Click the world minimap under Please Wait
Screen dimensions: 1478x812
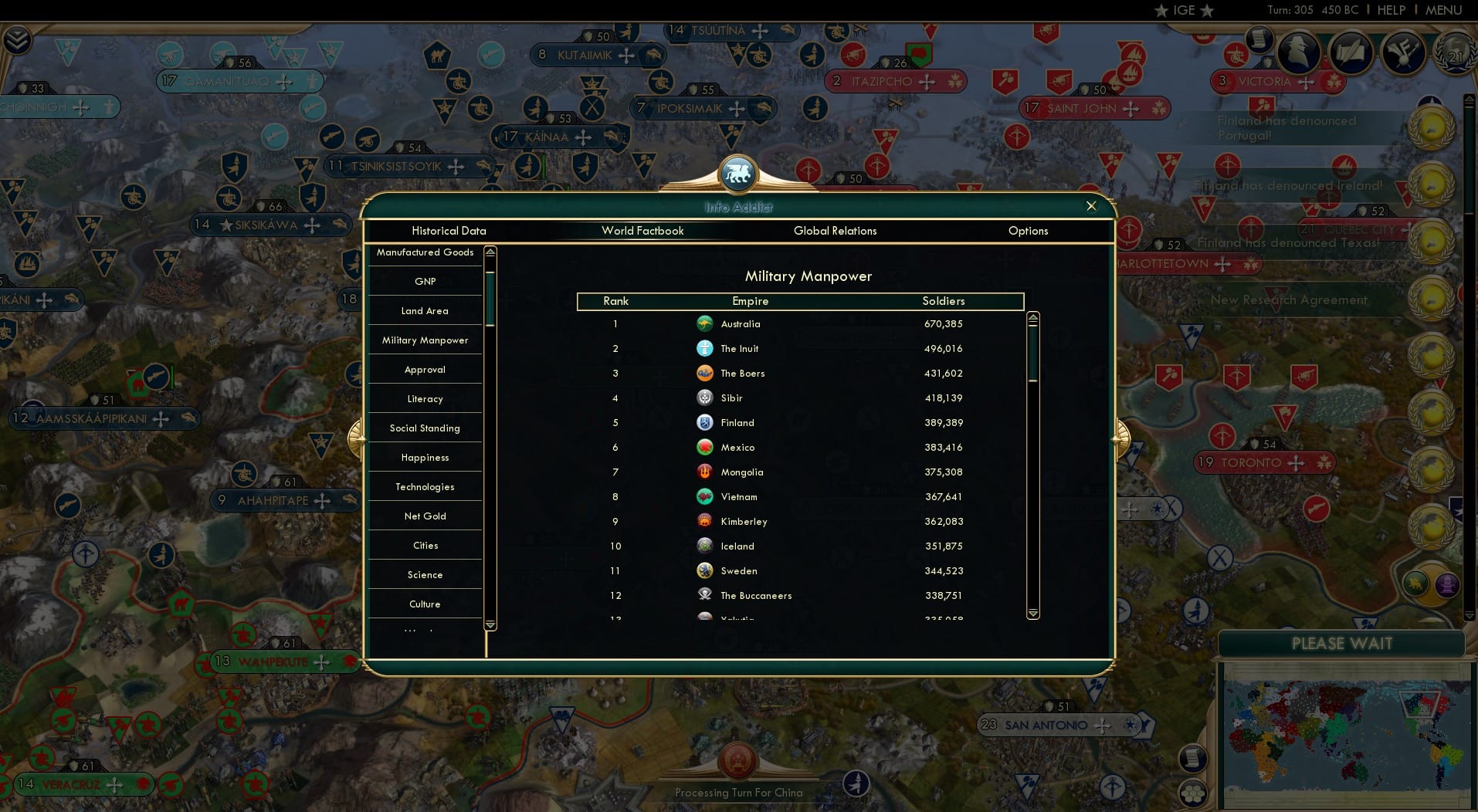tap(1345, 737)
